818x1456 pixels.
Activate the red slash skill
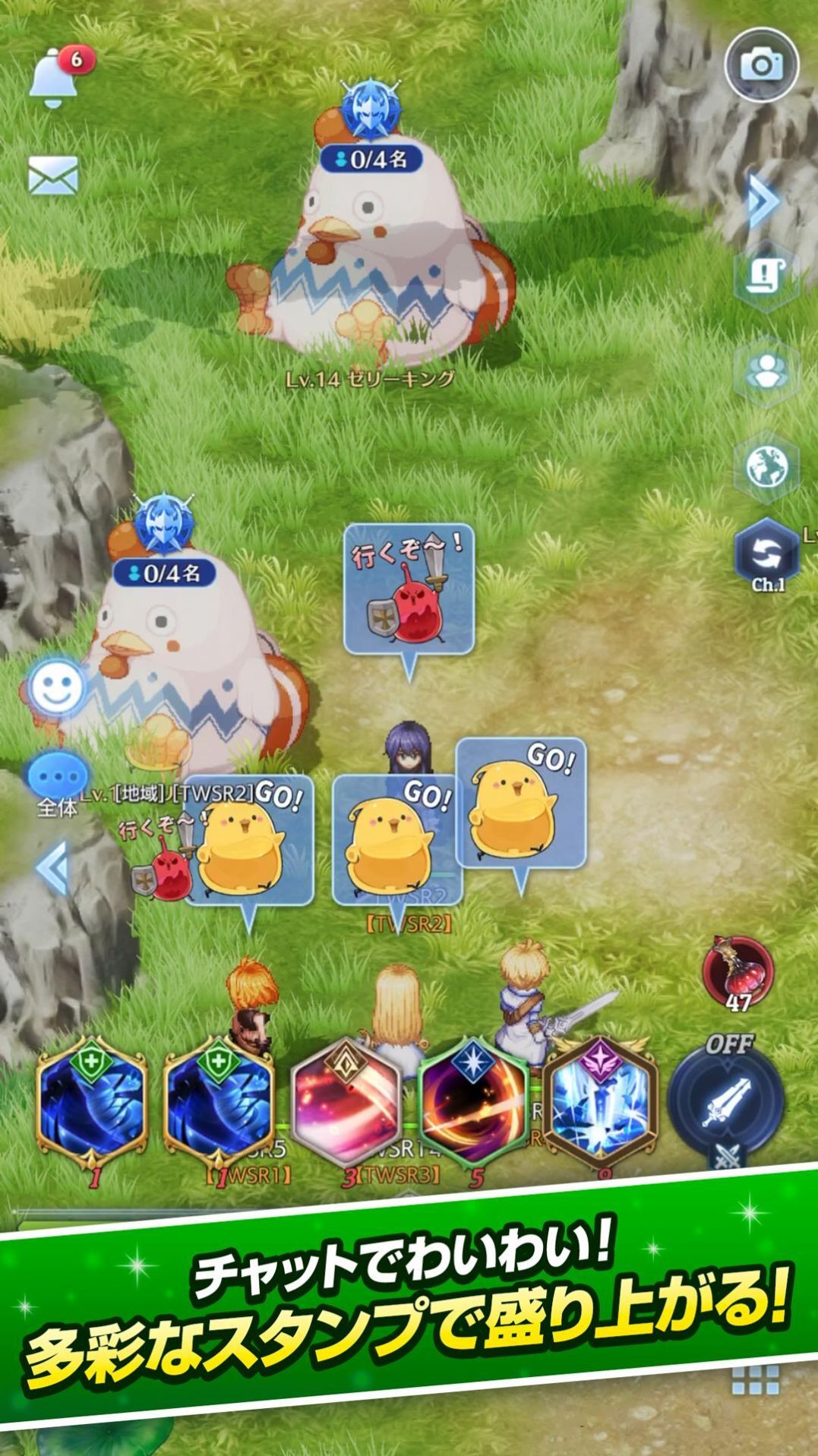click(346, 1101)
